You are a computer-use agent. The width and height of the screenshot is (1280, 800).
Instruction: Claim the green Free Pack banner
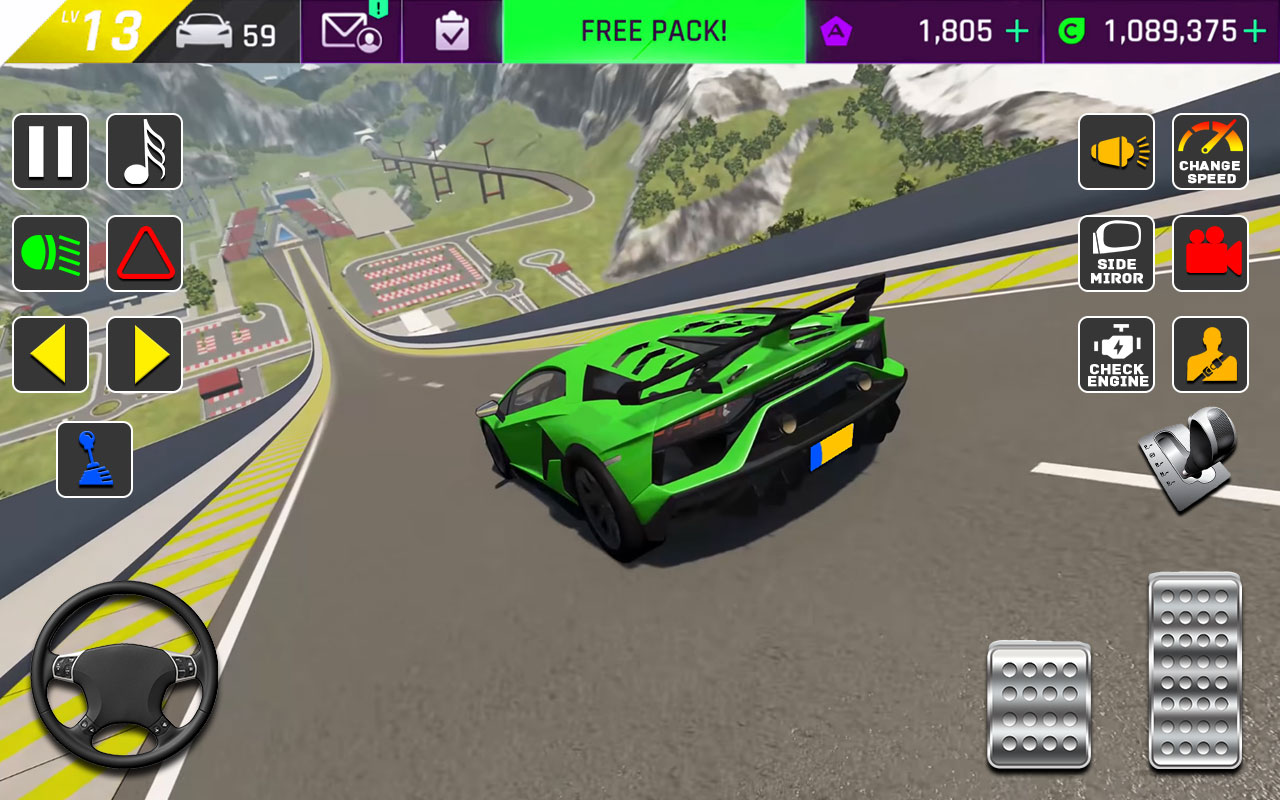pos(654,31)
